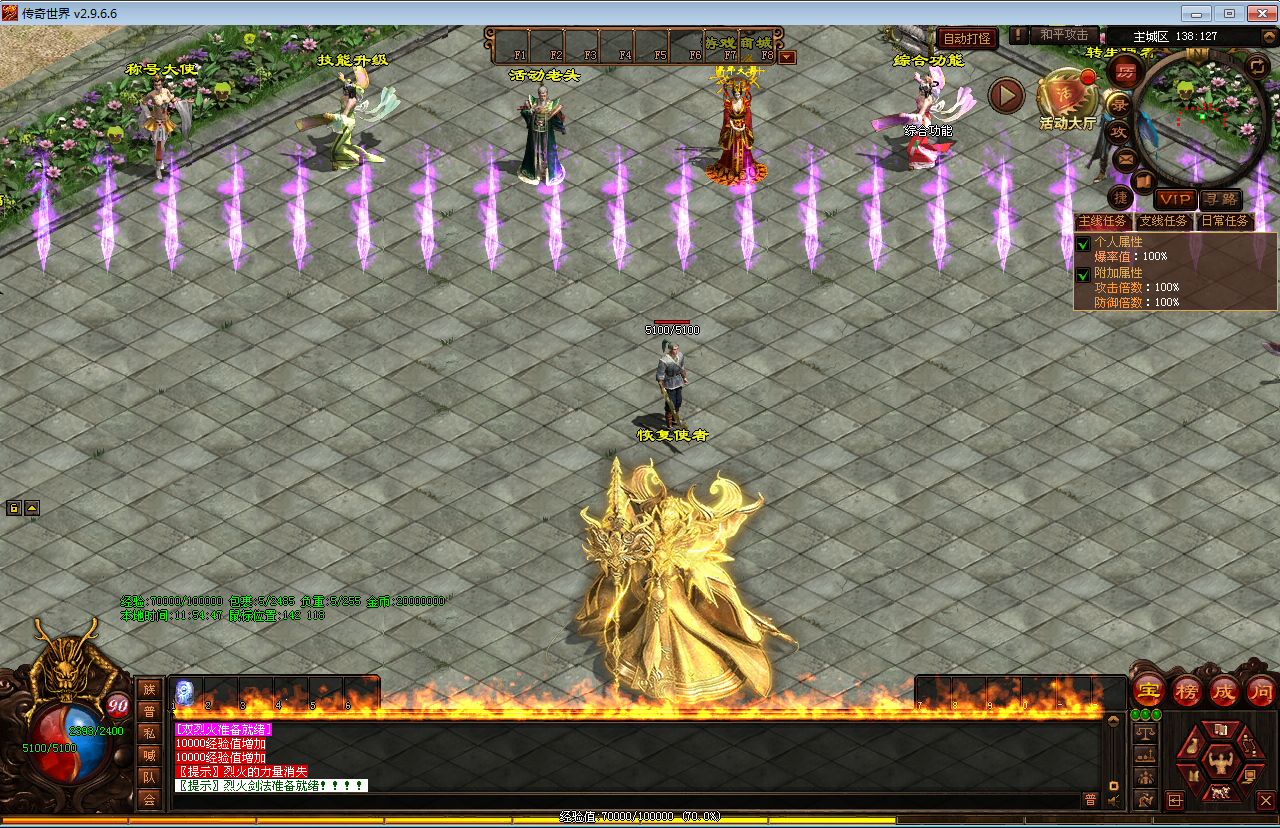Toggle the 自动打怪 auto-fight button
This screenshot has height=828, width=1280.
tap(966, 38)
